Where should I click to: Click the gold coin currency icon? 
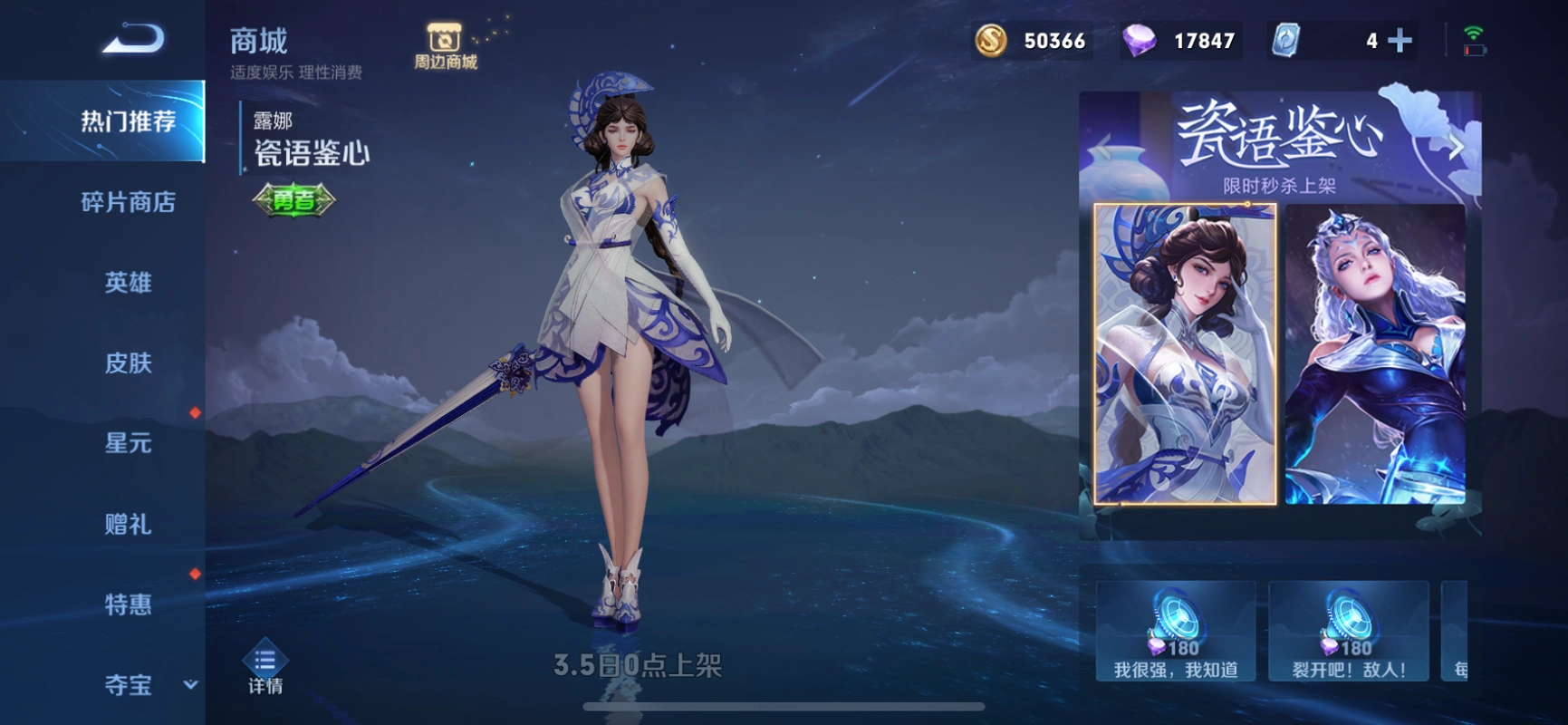tap(992, 40)
